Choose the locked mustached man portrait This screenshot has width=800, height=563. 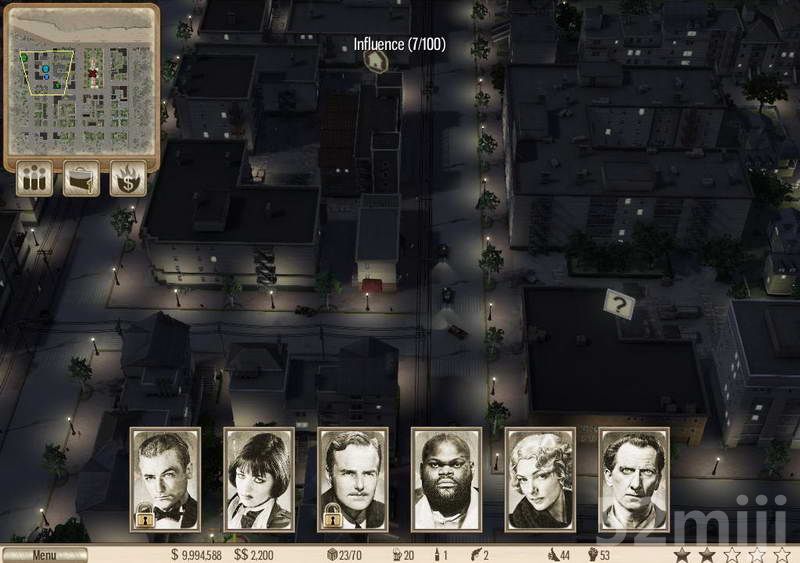(353, 479)
